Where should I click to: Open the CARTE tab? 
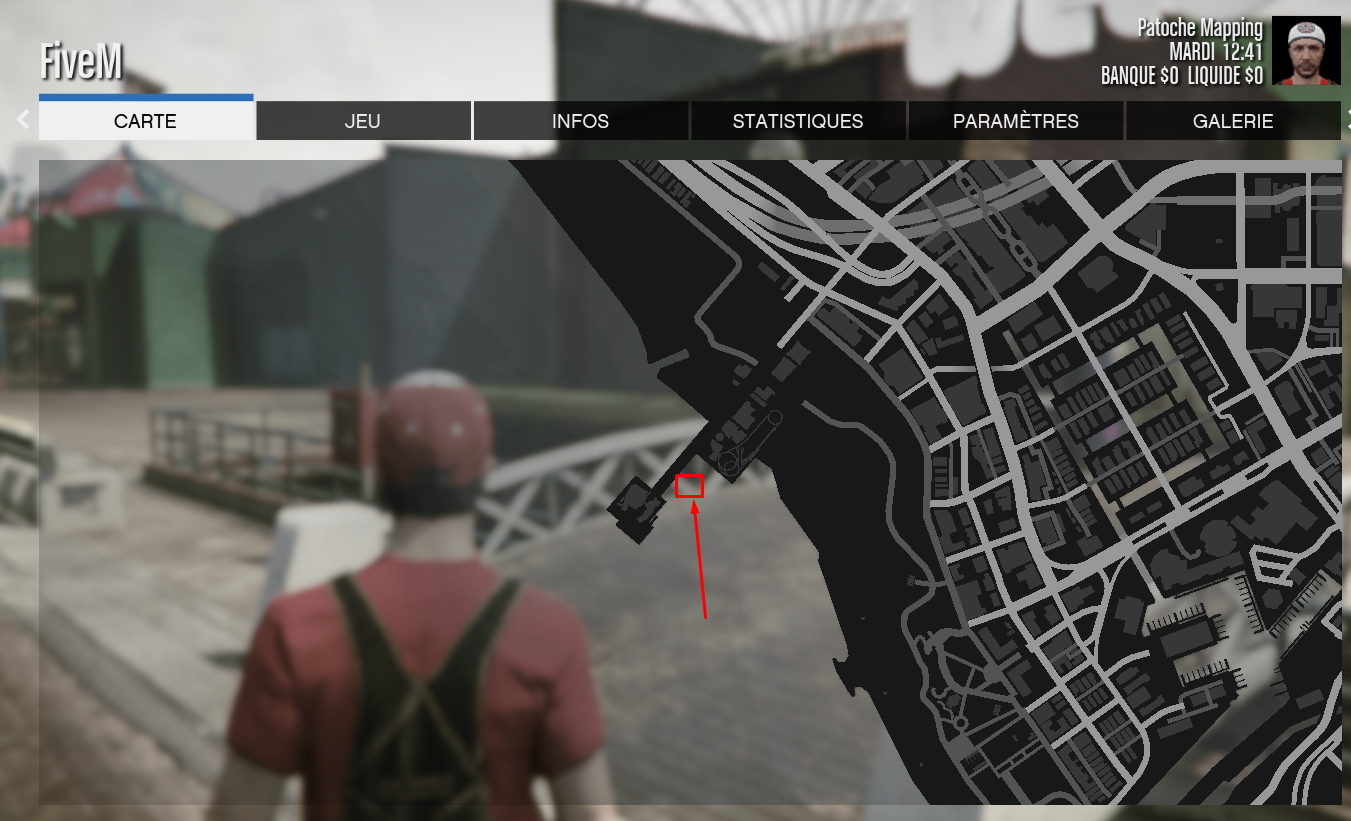(146, 121)
